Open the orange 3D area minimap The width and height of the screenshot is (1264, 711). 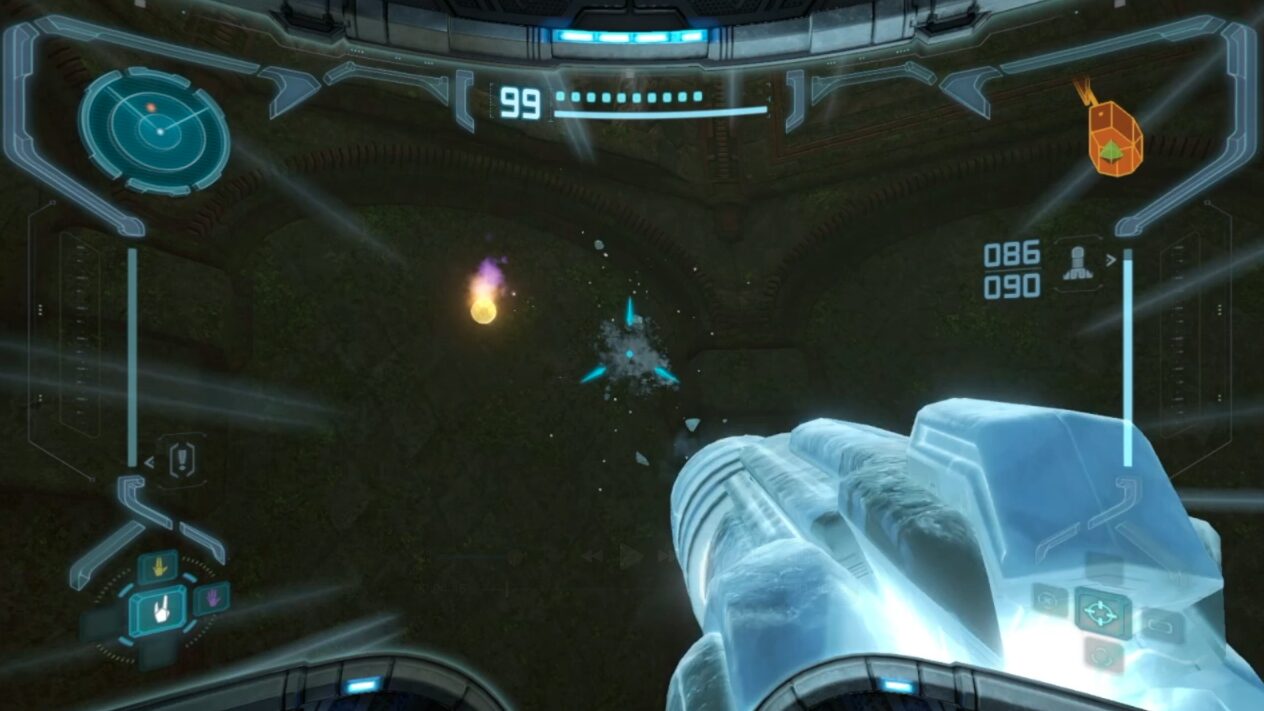coord(1113,141)
